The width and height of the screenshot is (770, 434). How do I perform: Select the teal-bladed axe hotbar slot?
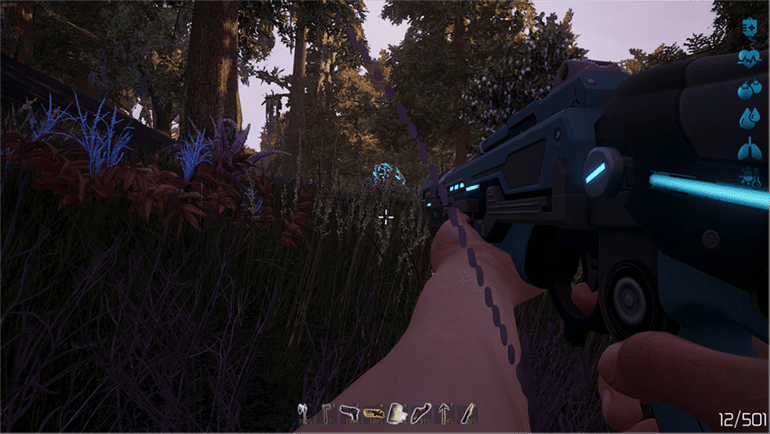pos(301,410)
